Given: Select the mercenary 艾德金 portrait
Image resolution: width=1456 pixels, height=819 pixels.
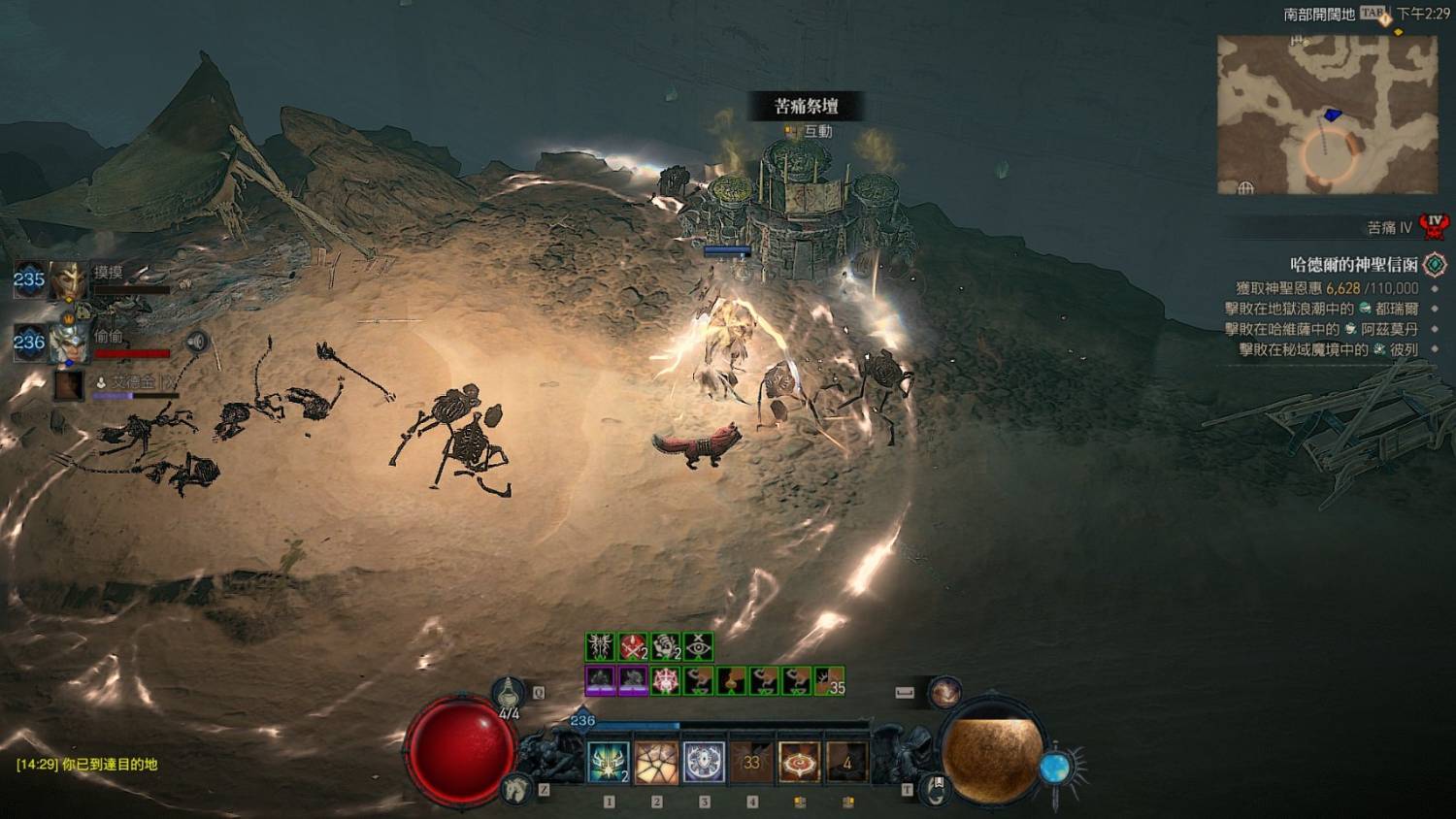Looking at the screenshot, I should (68, 385).
